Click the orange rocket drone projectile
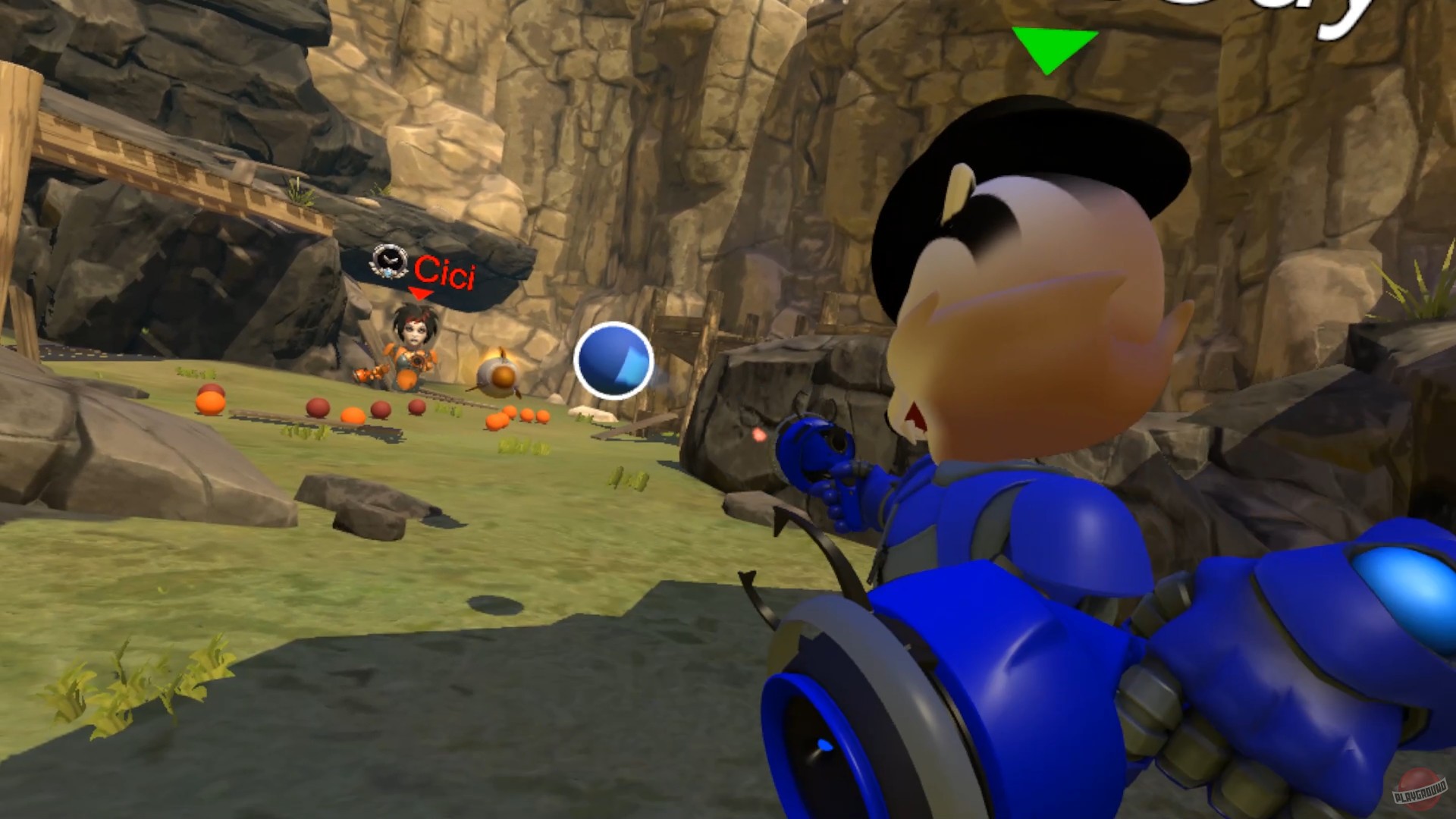The image size is (1456, 819). pyautogui.click(x=497, y=376)
